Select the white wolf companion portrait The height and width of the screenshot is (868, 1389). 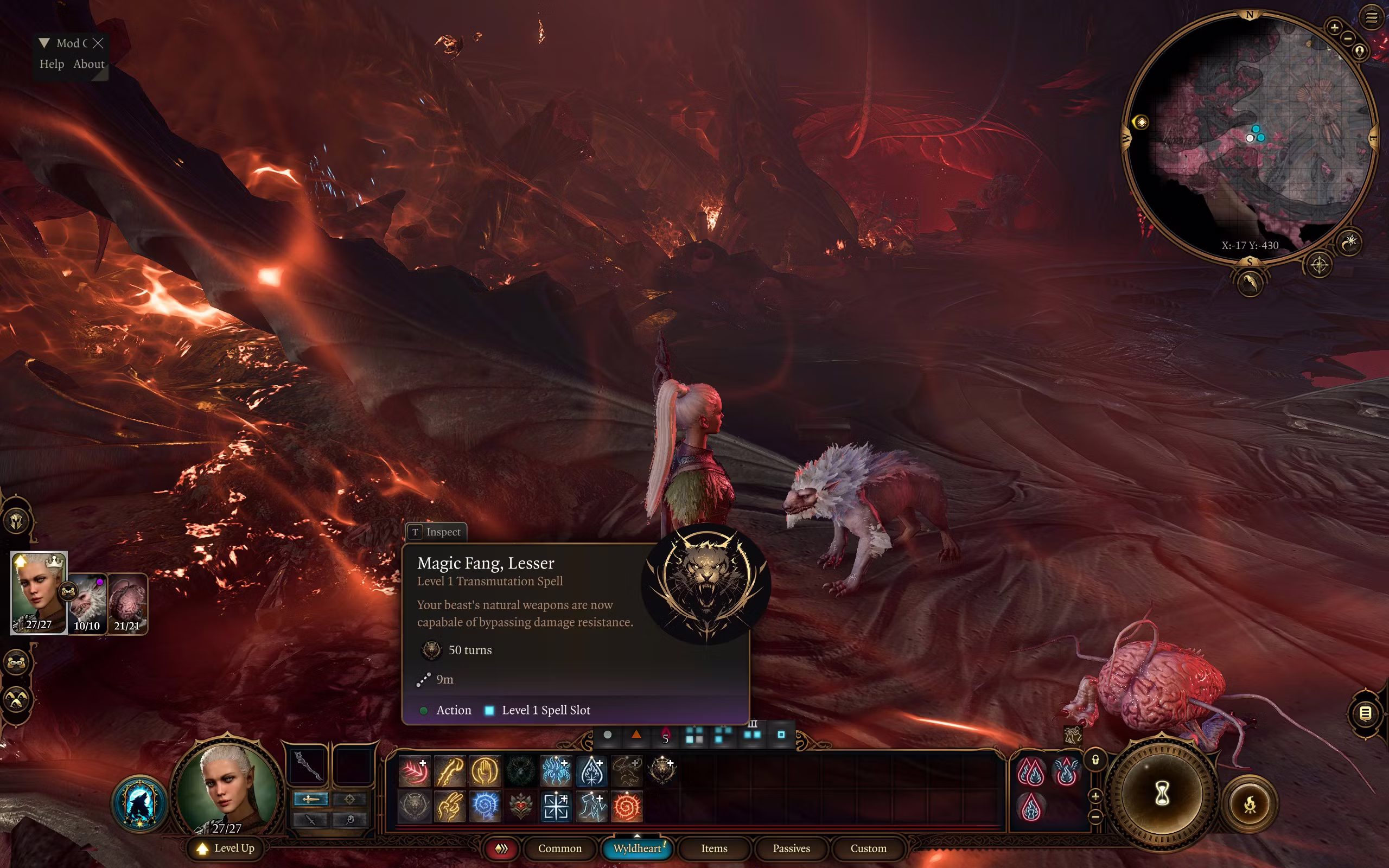(87, 603)
